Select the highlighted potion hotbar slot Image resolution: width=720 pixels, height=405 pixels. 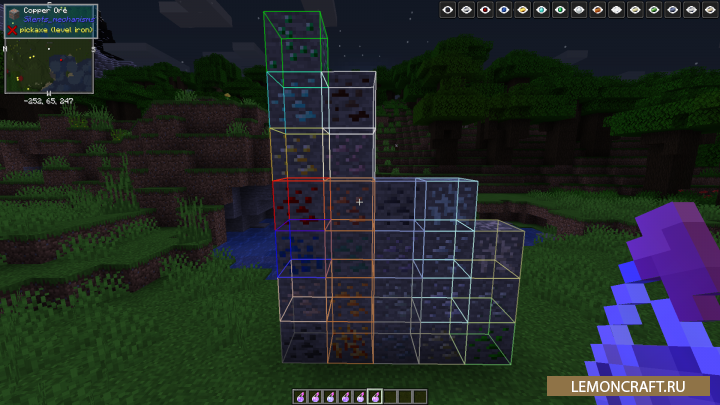pos(374,396)
